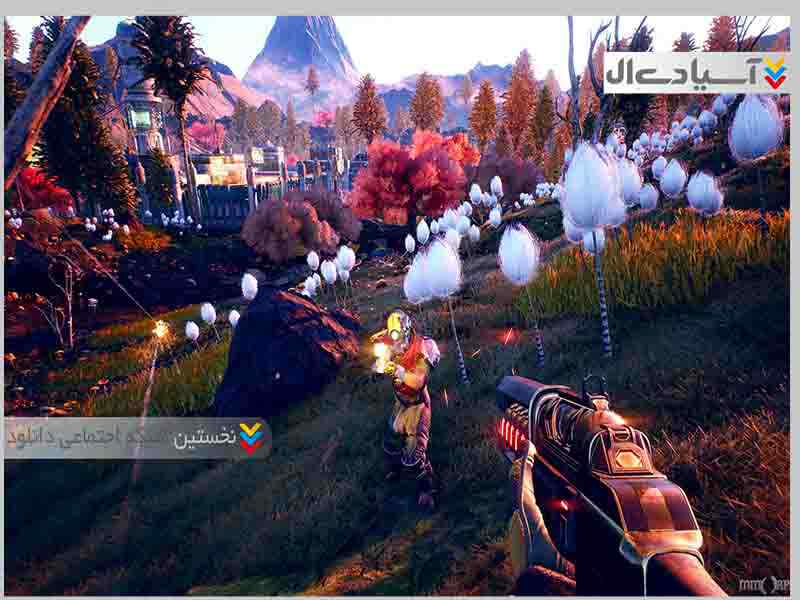Click the آسیادال logo banner
The height and width of the screenshot is (600, 800).
[696, 73]
